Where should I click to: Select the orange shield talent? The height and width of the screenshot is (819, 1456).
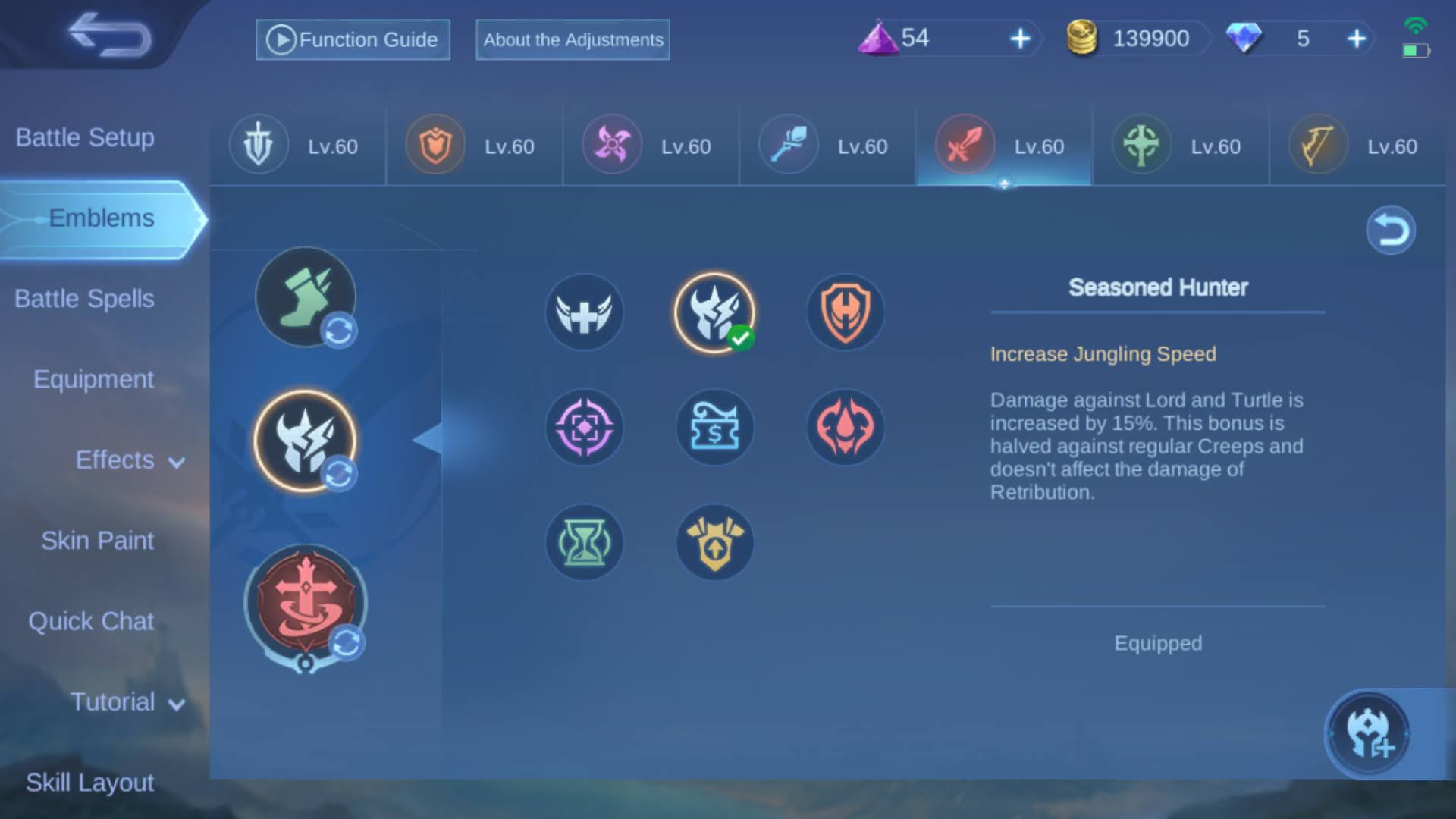tap(844, 312)
